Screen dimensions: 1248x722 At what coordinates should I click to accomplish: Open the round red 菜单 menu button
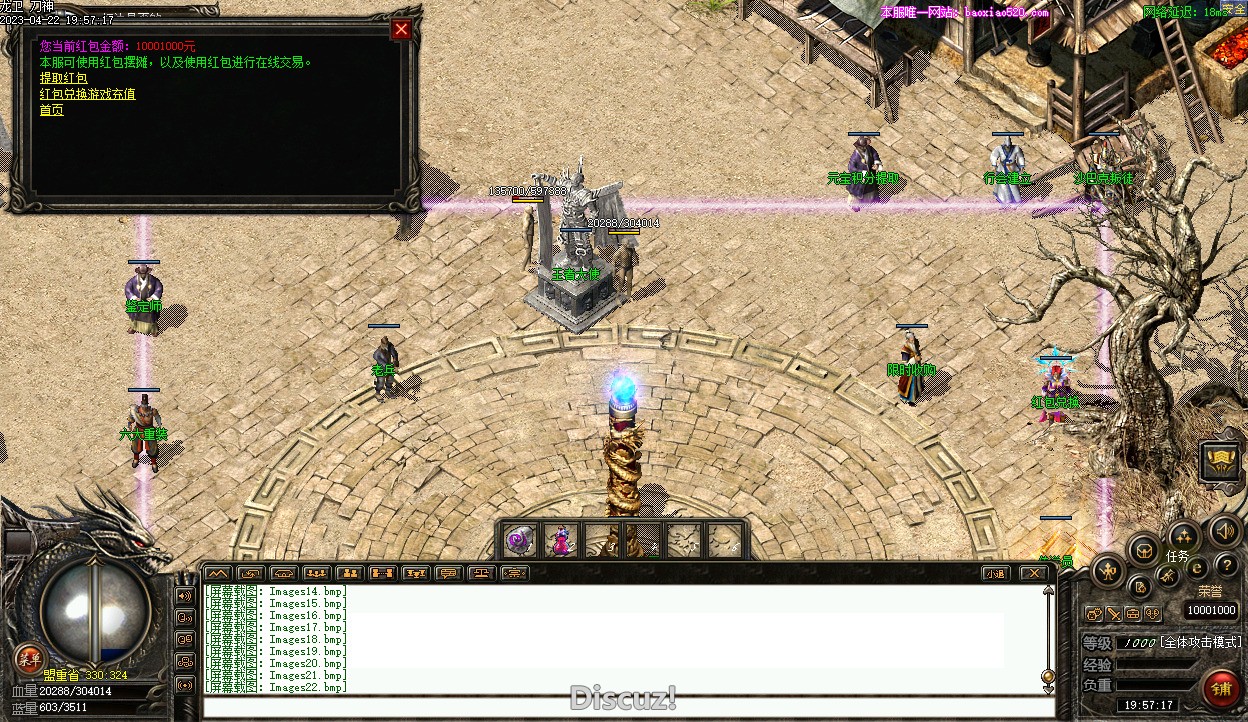point(28,658)
